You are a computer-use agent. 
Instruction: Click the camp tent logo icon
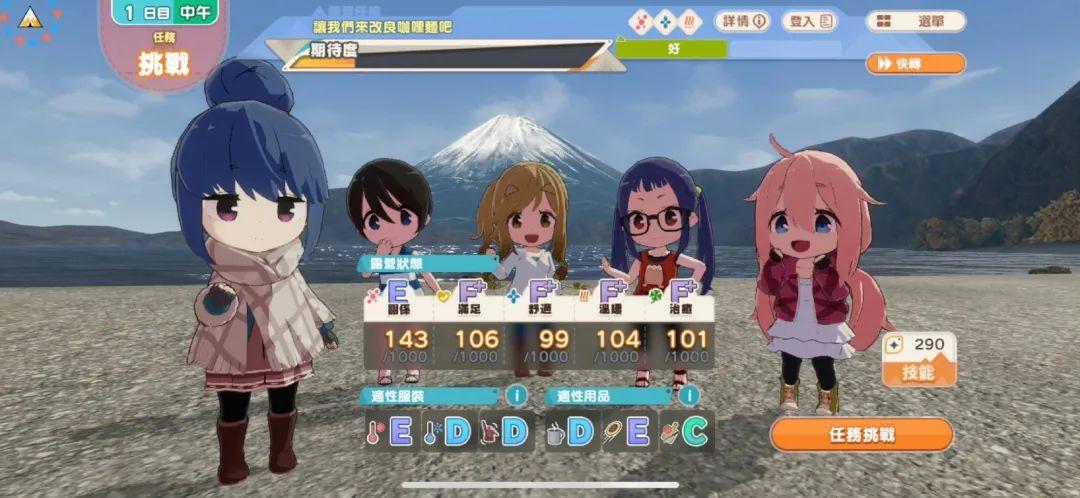pos(30,19)
